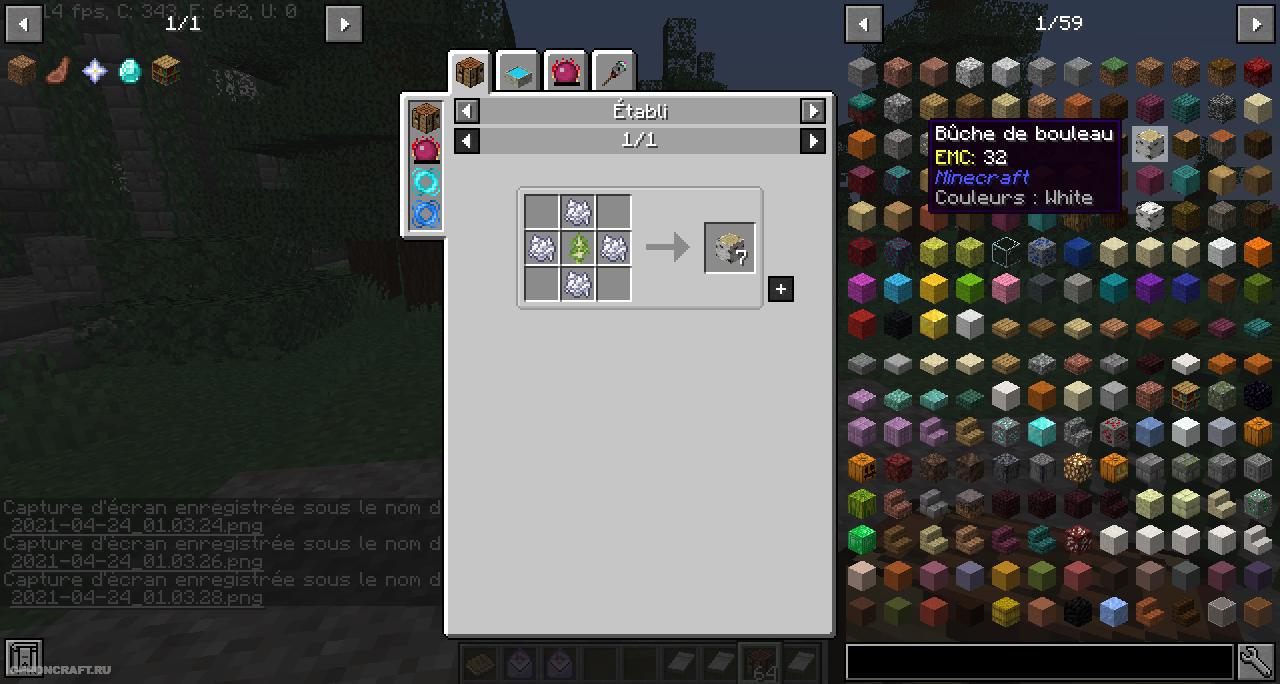
Task: Go to the next bookmarks page
Action: pos(343,23)
